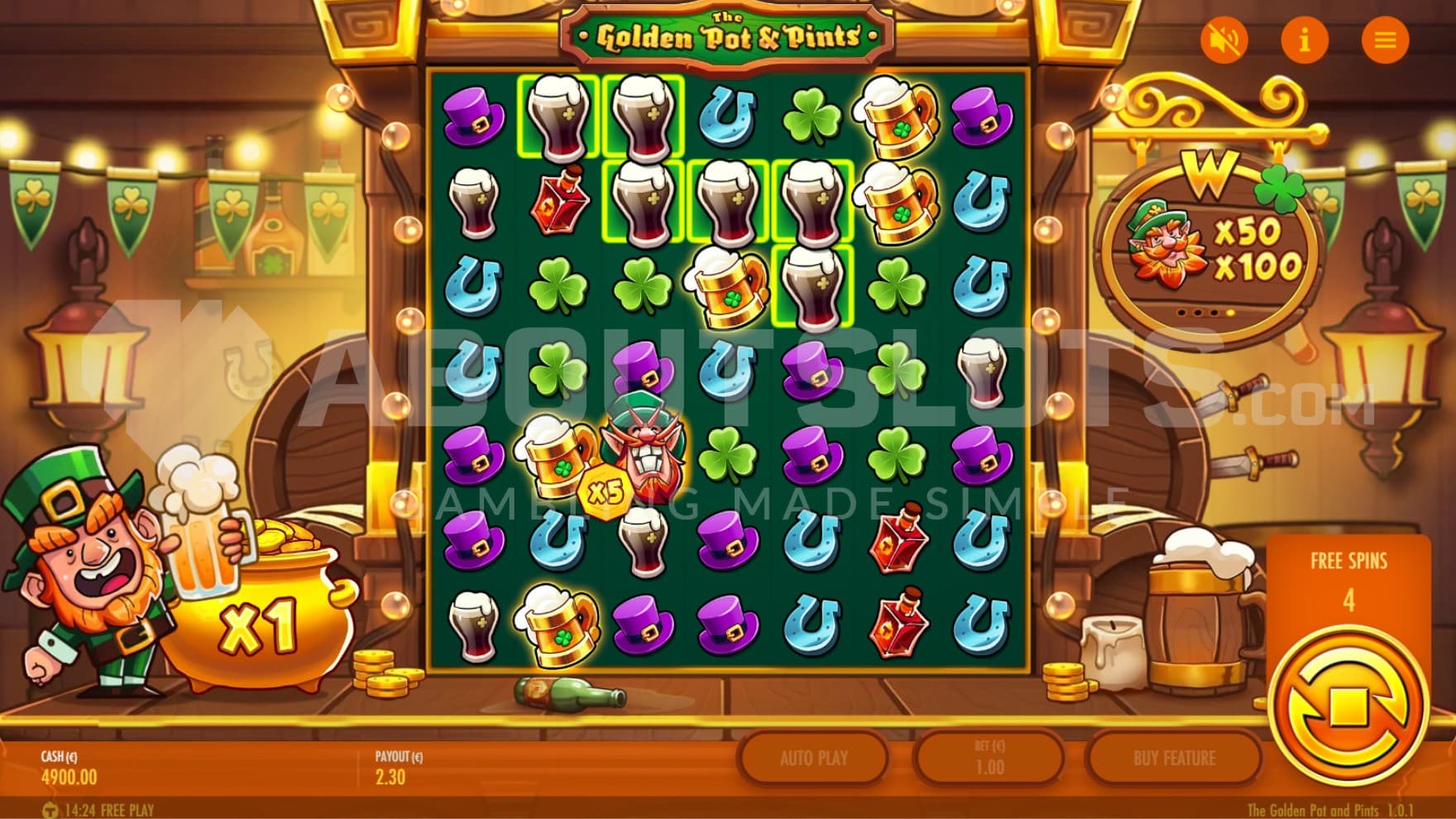The image size is (1456, 819).
Task: Click the Auto Play button
Action: tap(813, 758)
